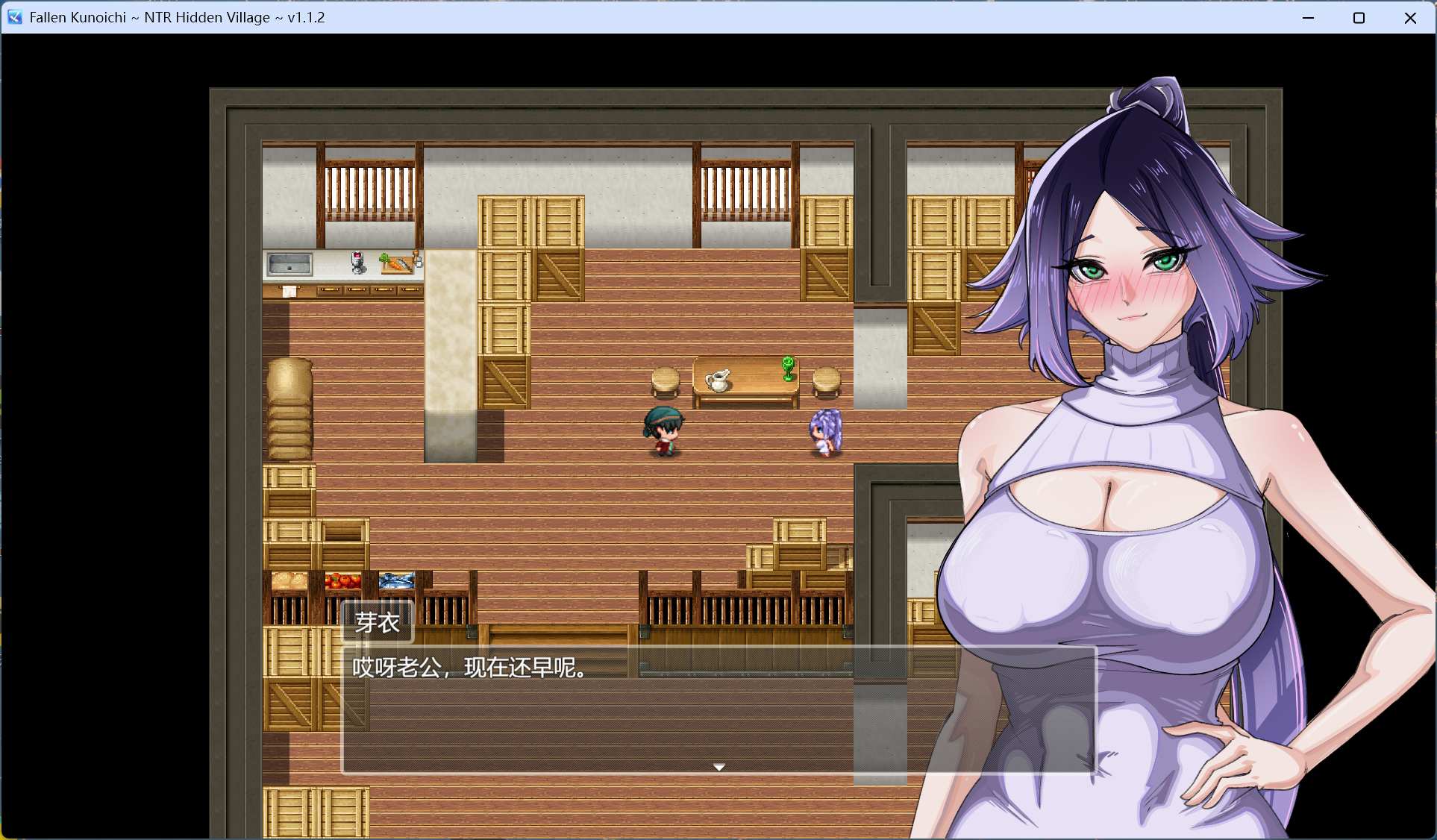Select the purple-haired NPC sprite near the table
The width and height of the screenshot is (1437, 840).
click(x=824, y=431)
